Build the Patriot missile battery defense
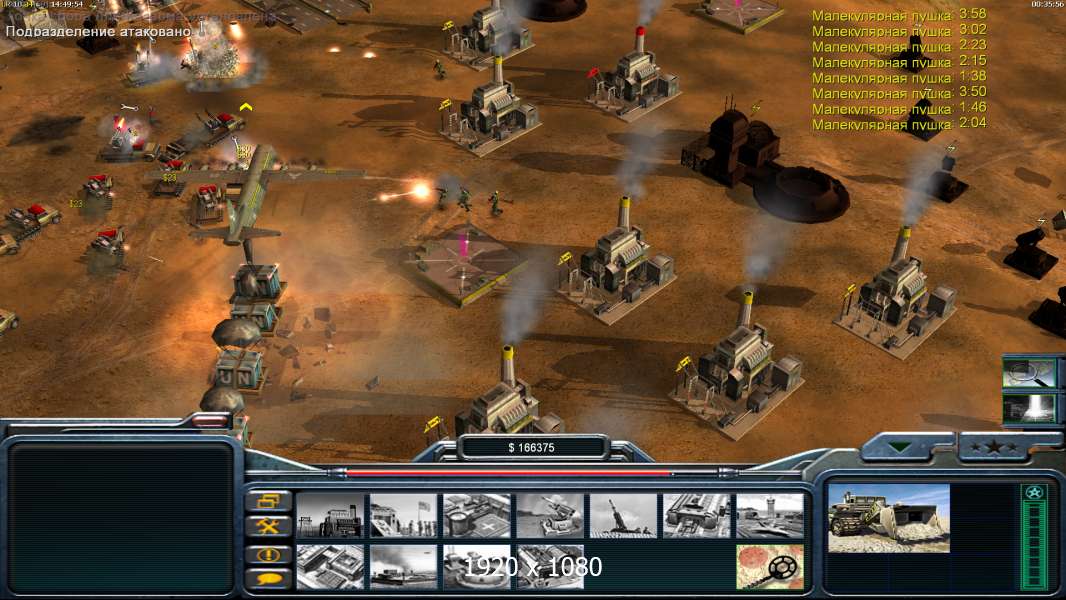The image size is (1066, 600). tap(549, 516)
